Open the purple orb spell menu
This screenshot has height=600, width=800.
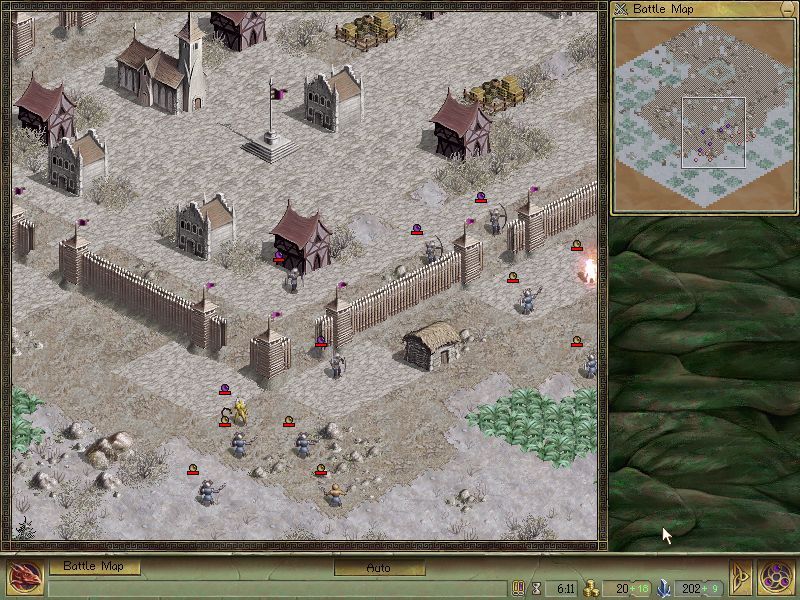[776, 578]
